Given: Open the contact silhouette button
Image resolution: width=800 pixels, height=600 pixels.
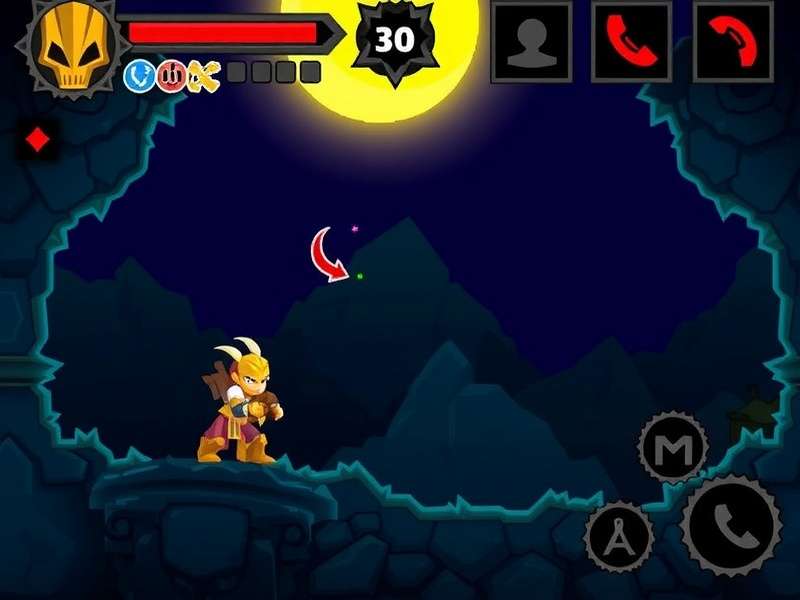Looking at the screenshot, I should pyautogui.click(x=531, y=41).
